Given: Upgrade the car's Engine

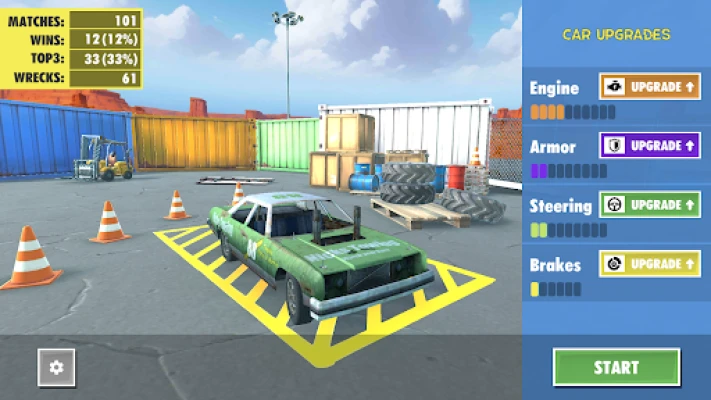Looking at the screenshot, I should click(650, 87).
